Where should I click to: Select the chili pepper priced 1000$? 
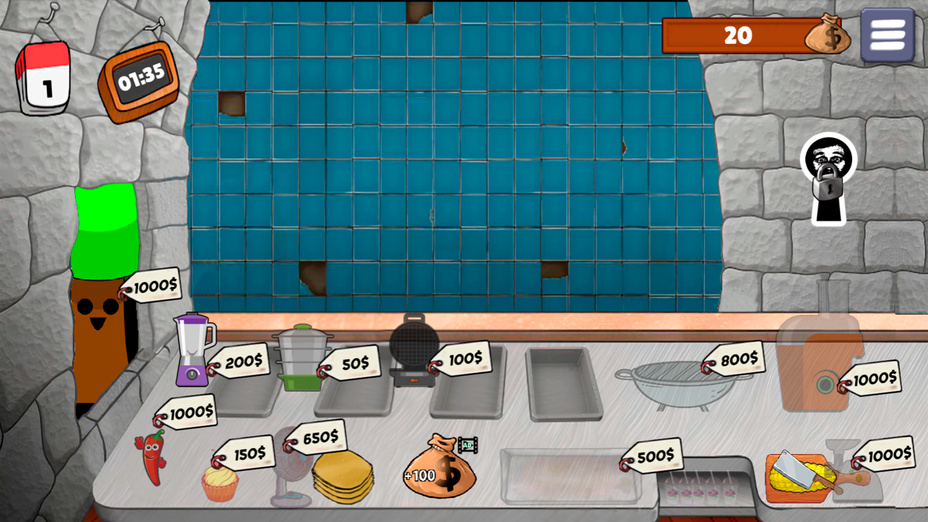tap(151, 456)
